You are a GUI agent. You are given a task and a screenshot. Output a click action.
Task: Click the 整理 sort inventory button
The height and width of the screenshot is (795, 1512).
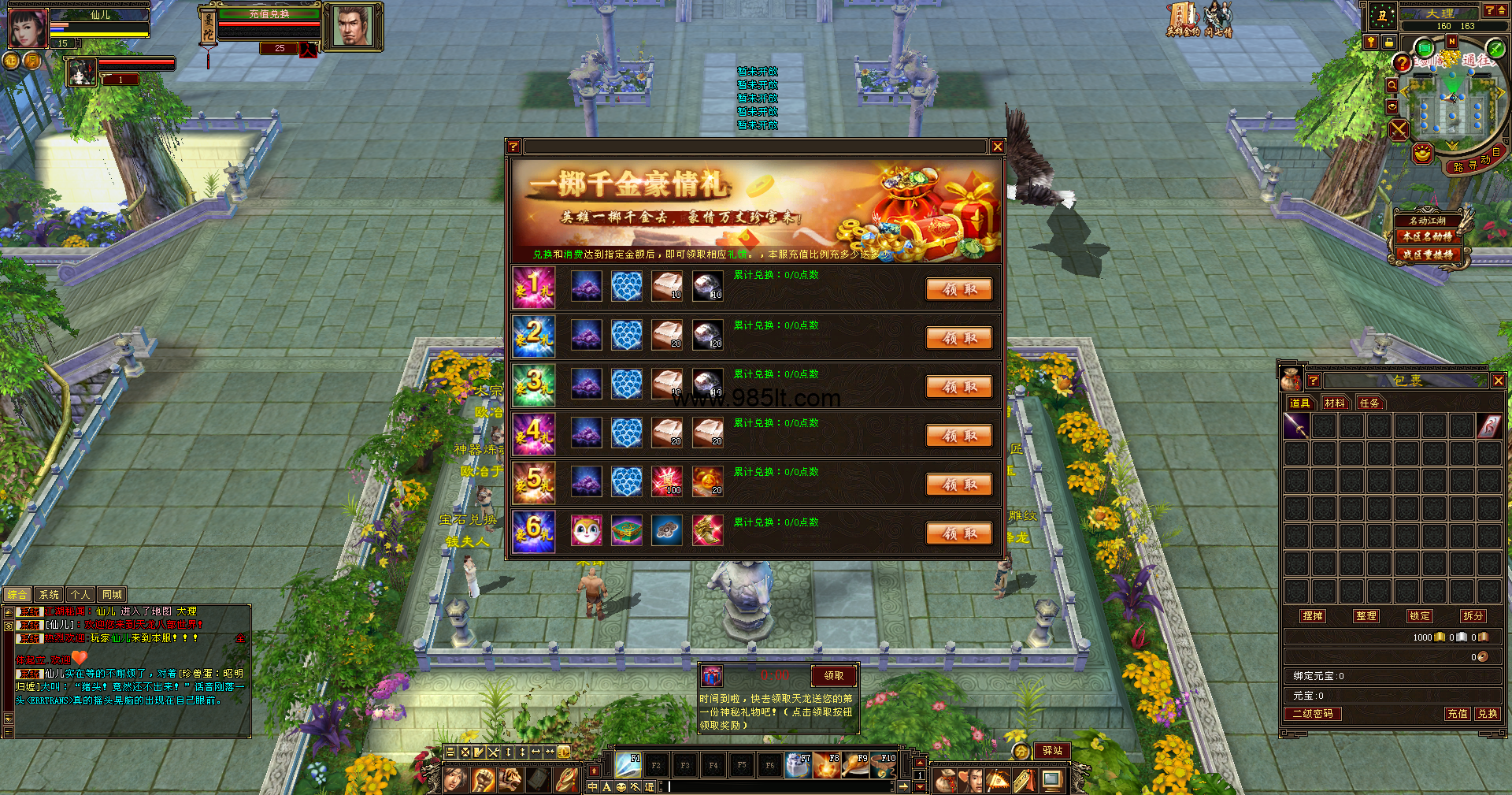click(1366, 616)
